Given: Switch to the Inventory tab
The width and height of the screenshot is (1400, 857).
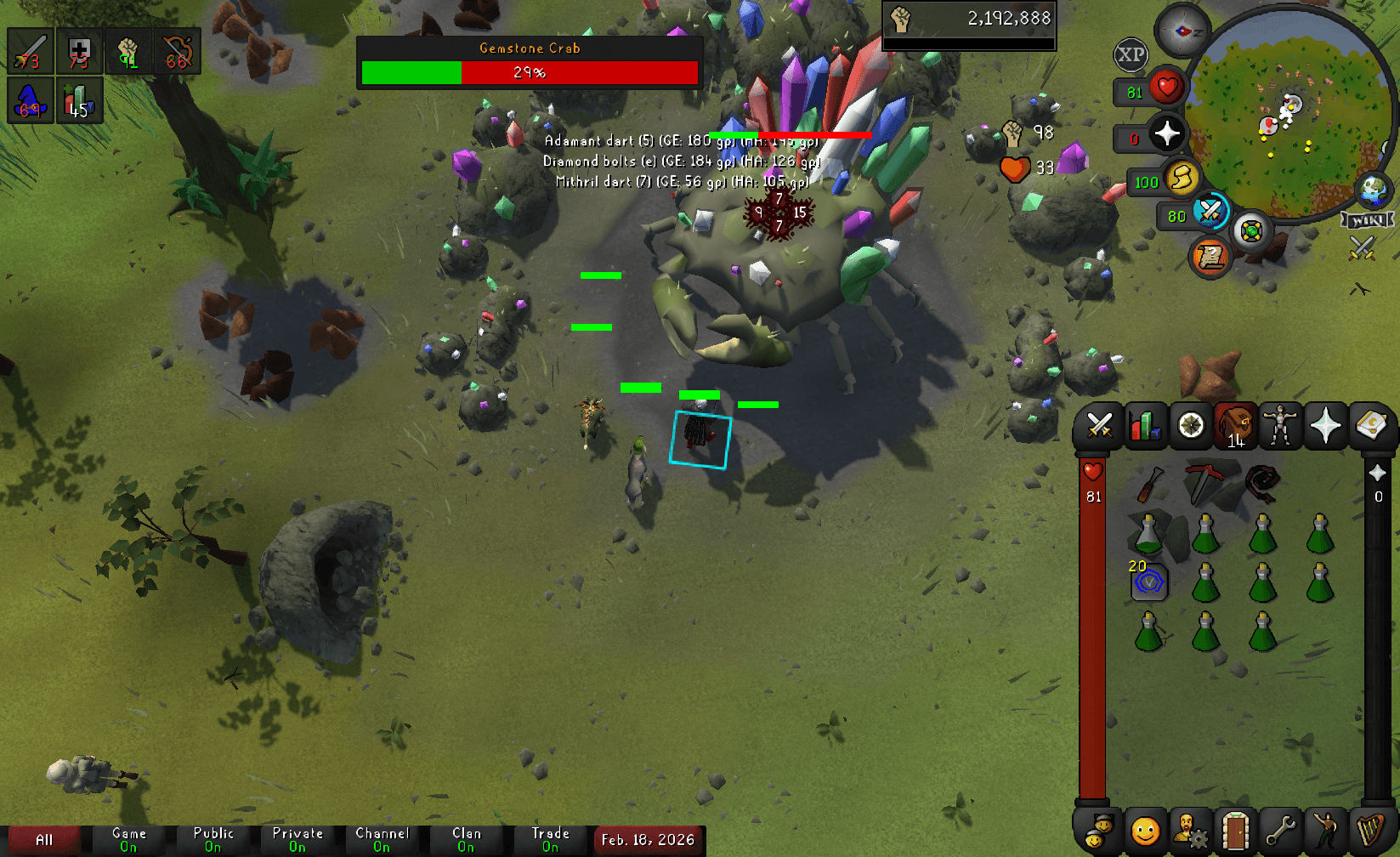Looking at the screenshot, I should click(1235, 425).
